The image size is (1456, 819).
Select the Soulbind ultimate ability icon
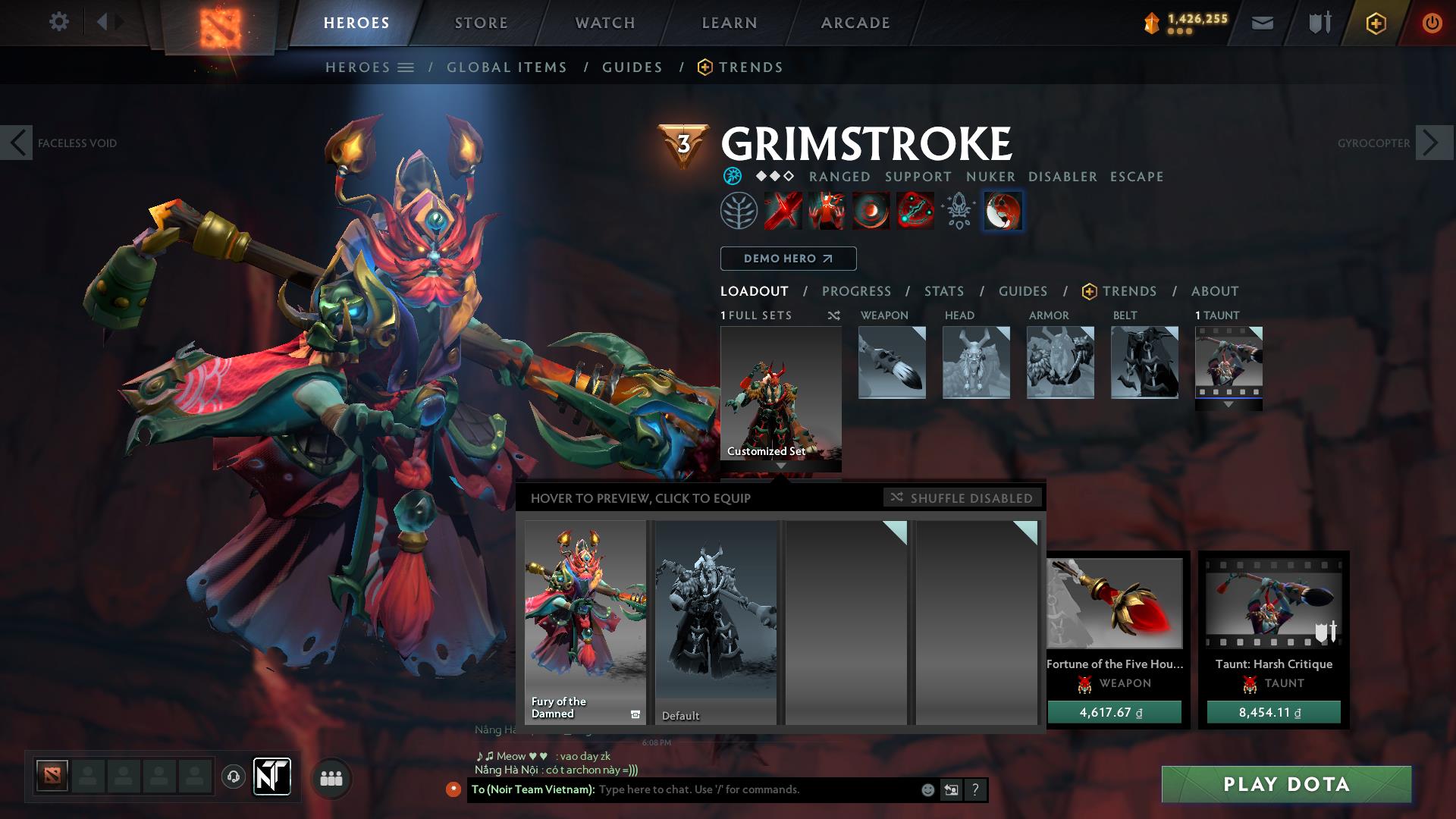coord(916,212)
